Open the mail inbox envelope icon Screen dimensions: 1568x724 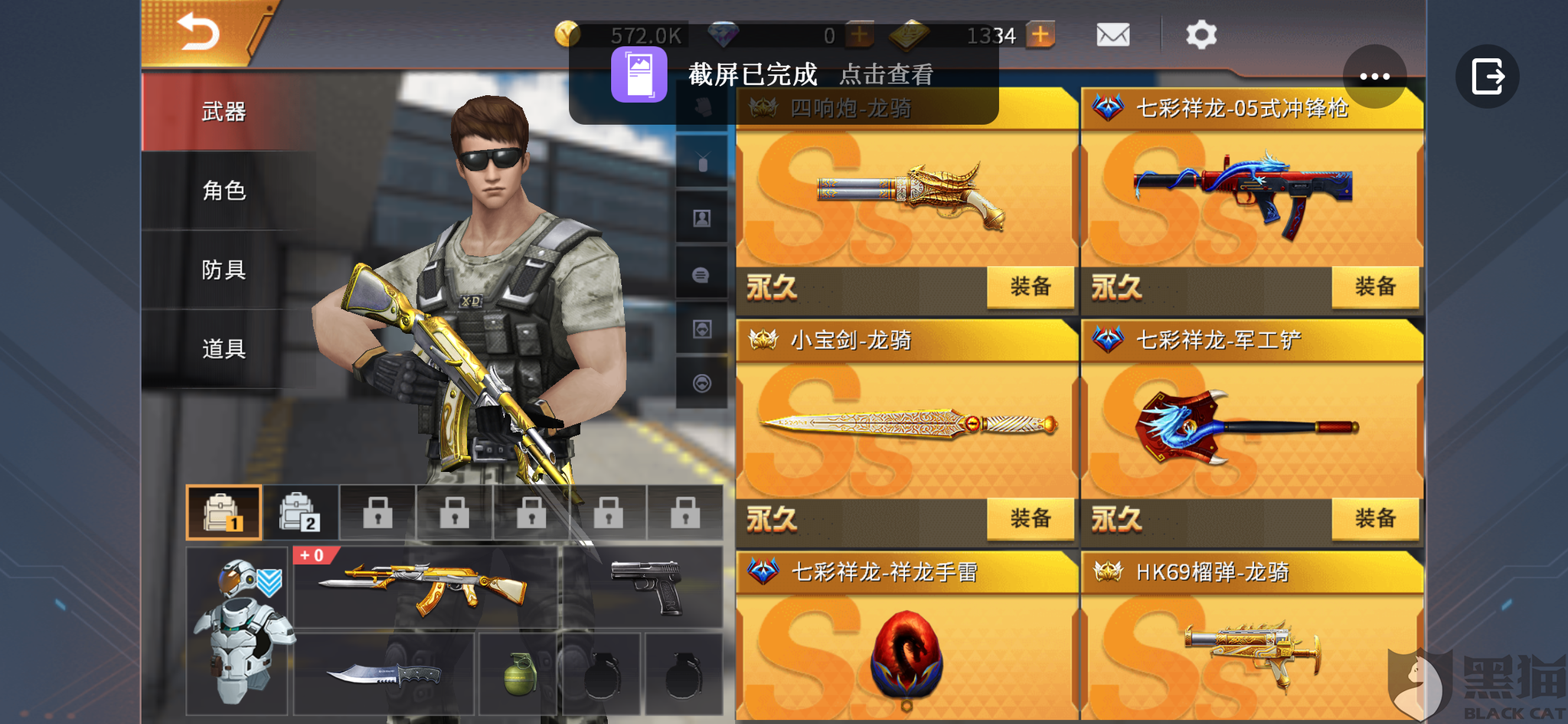coord(1112,34)
